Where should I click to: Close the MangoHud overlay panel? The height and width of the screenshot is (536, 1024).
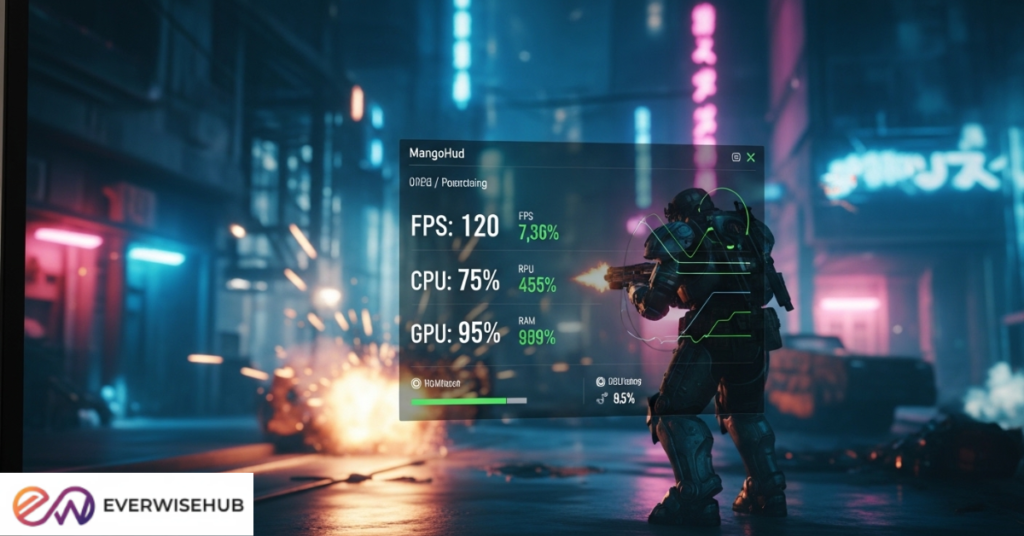[x=751, y=157]
